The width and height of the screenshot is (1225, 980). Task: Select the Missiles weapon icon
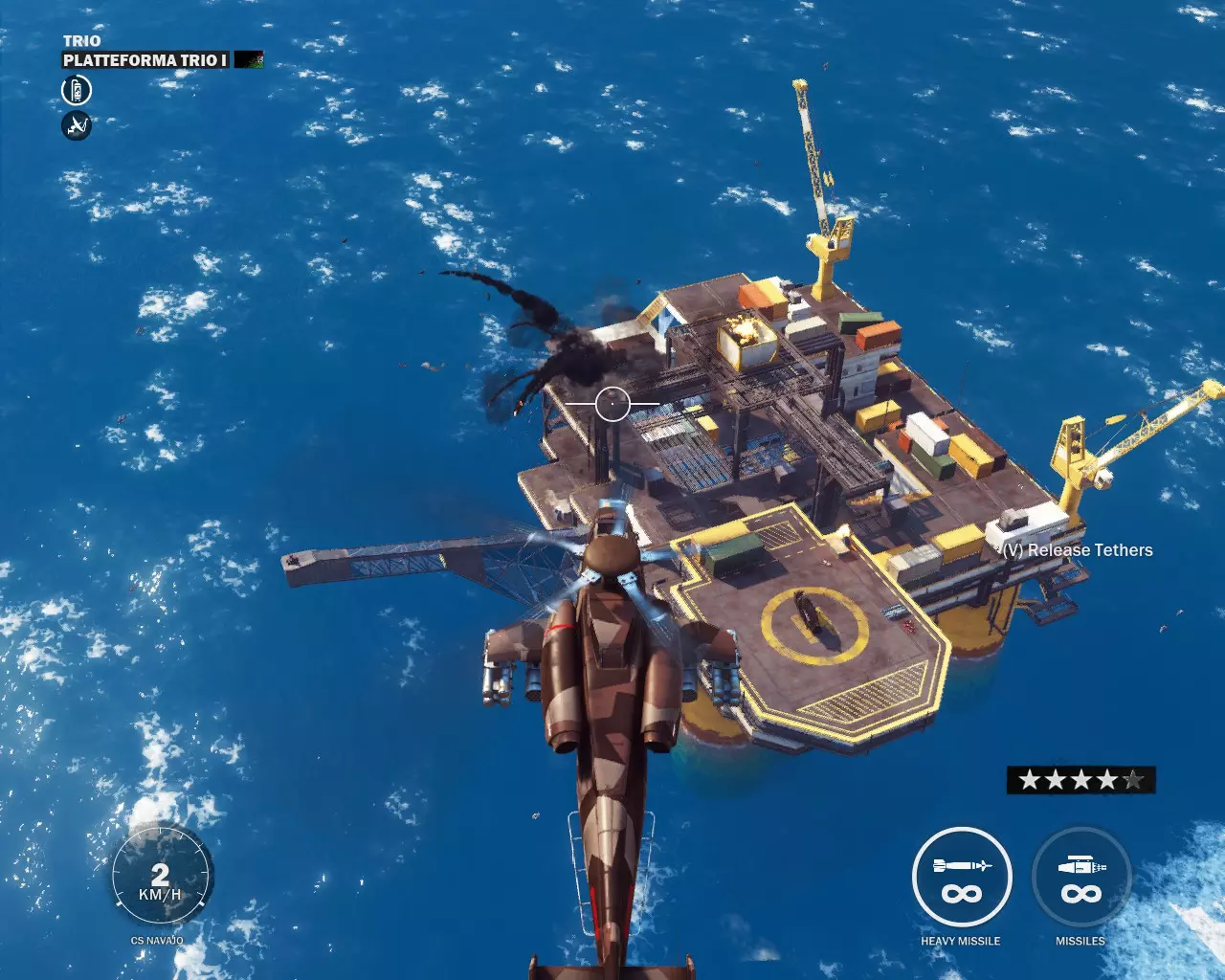1081,877
